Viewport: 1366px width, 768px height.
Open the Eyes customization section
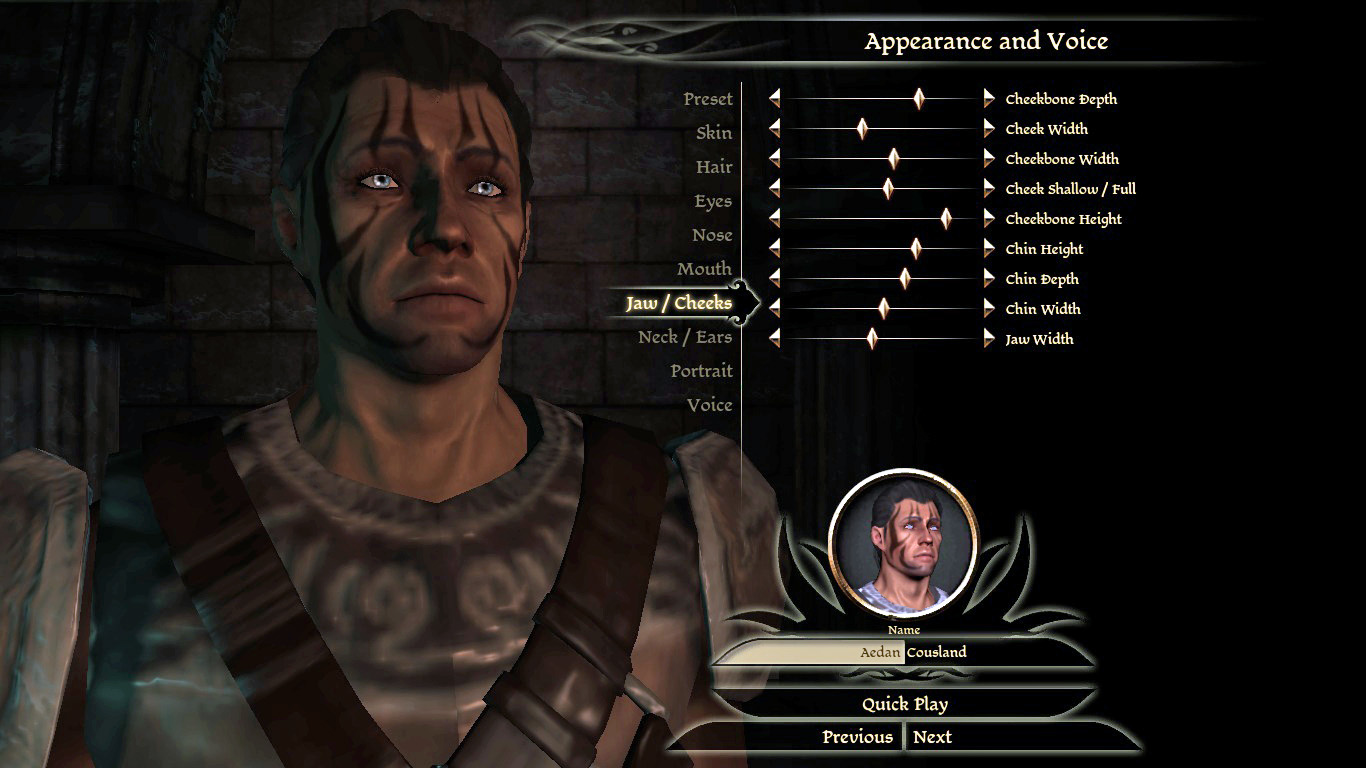coord(713,201)
